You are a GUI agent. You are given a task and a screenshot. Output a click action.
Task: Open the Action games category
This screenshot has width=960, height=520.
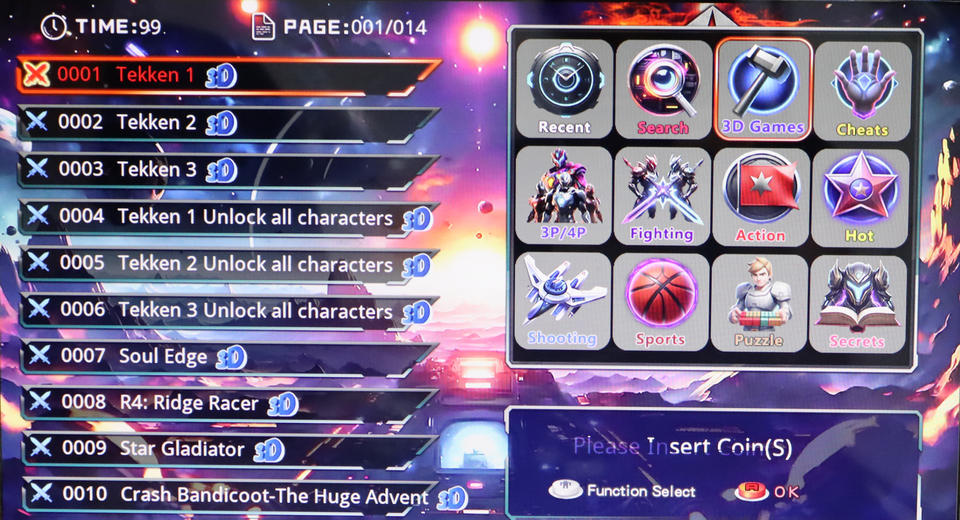coord(760,196)
